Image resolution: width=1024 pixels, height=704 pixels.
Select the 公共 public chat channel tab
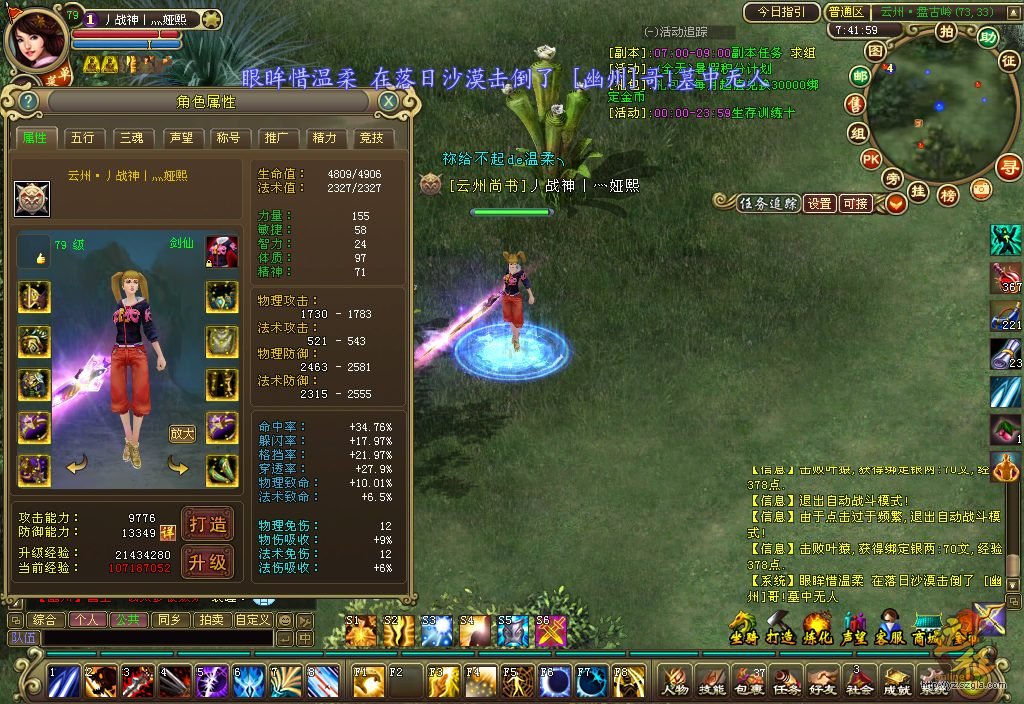tap(128, 620)
